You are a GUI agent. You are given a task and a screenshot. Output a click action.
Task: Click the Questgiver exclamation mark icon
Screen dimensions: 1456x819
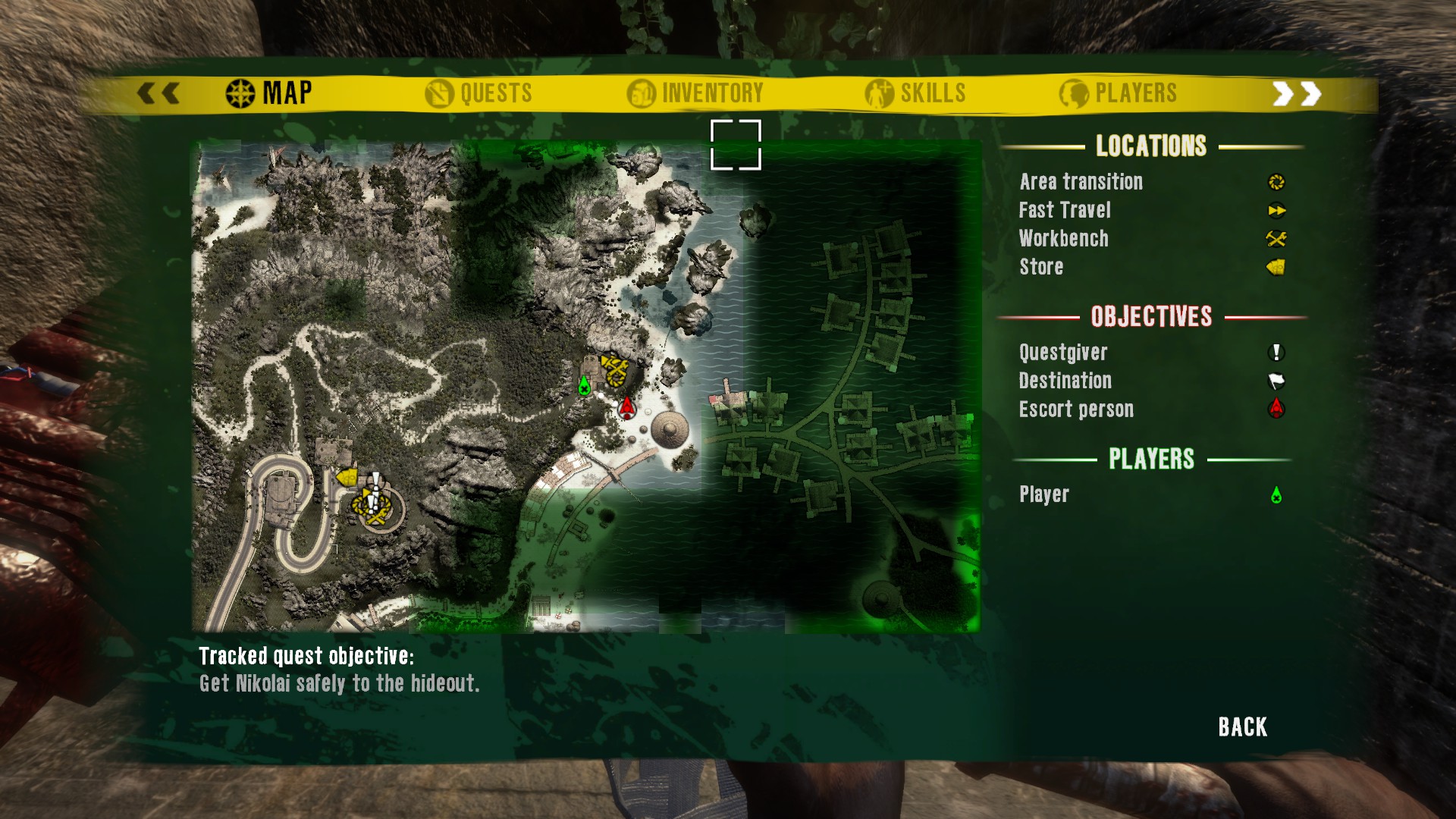click(1276, 352)
